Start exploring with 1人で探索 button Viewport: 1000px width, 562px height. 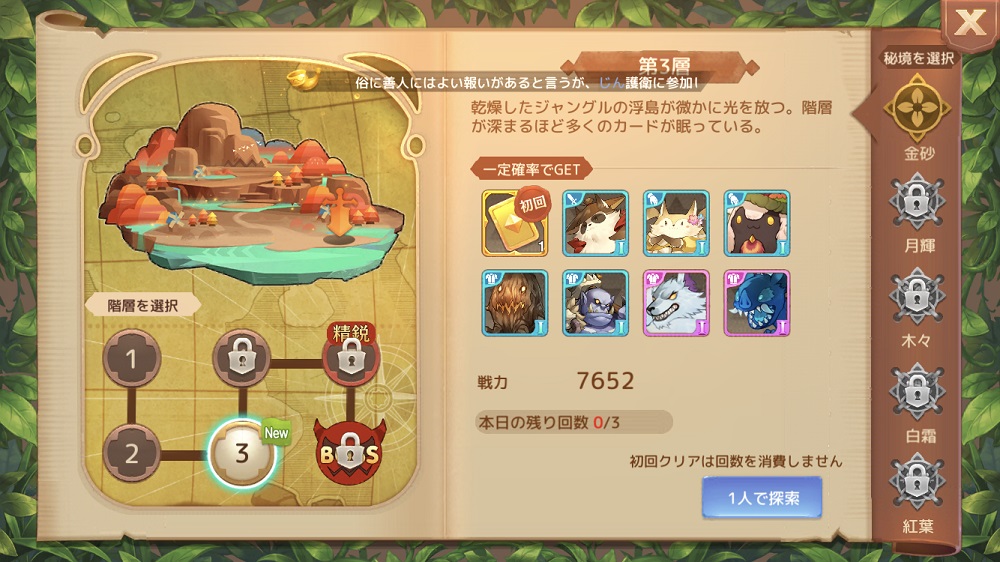[x=762, y=497]
